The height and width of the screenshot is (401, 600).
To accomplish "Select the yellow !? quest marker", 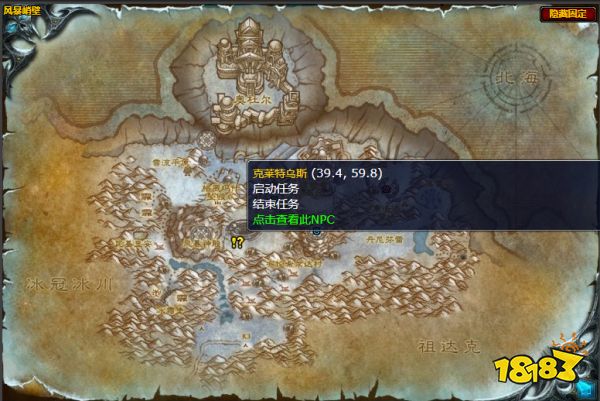I will coord(237,242).
